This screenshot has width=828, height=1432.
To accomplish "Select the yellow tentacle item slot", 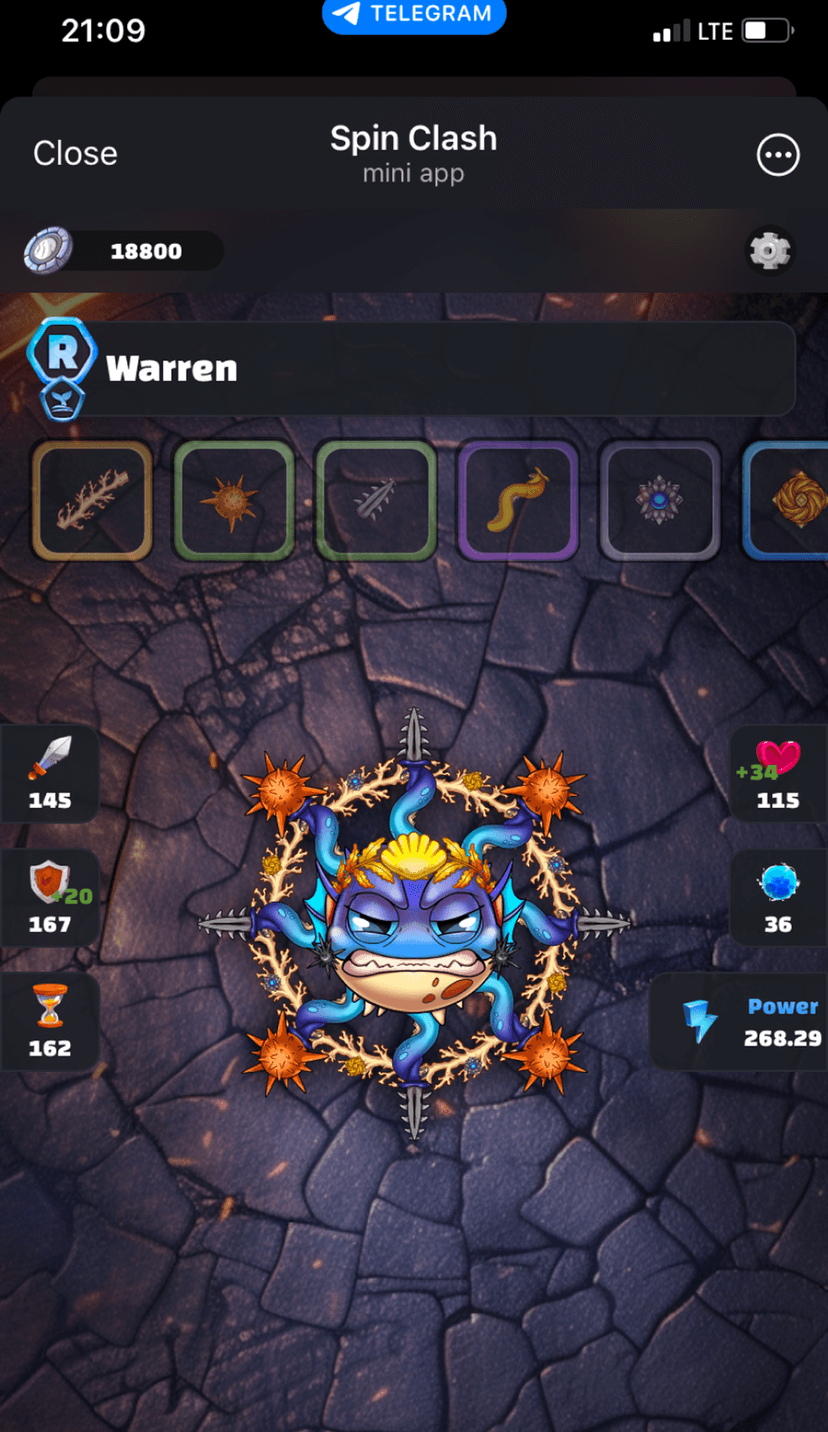I will coord(518,500).
